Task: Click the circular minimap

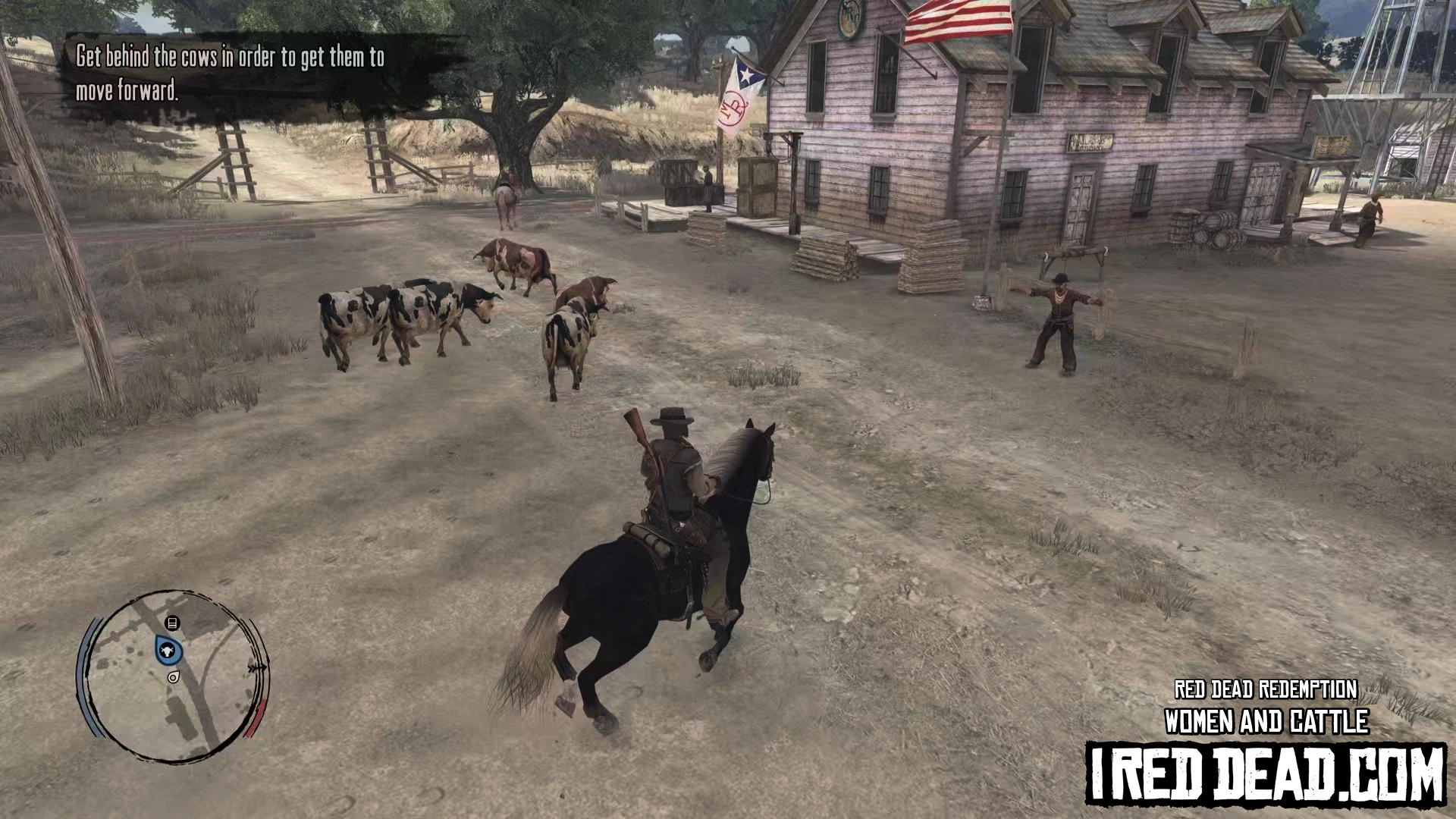Action: pos(173,676)
